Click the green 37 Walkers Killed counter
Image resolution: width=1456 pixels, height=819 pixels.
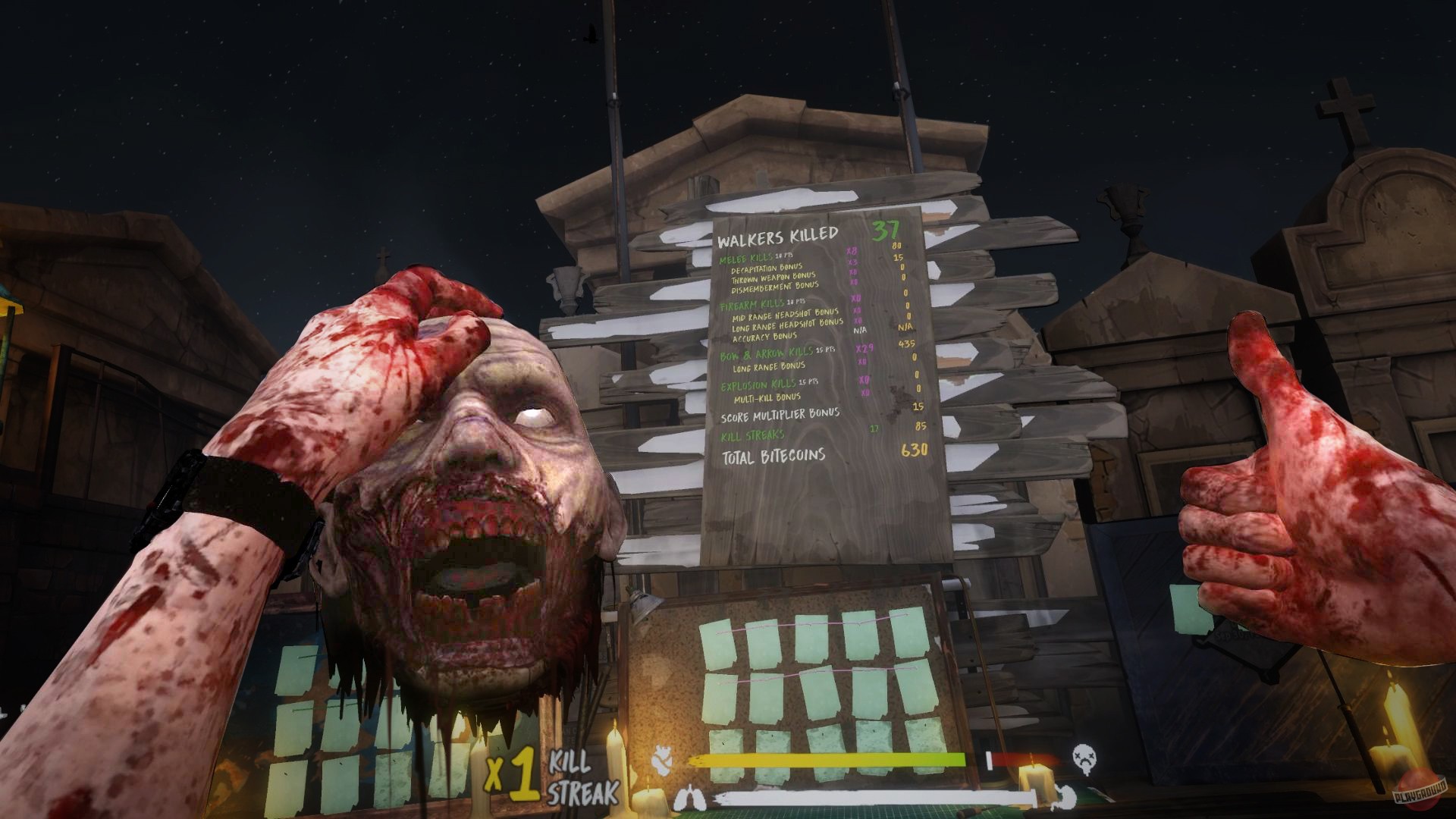point(886,228)
